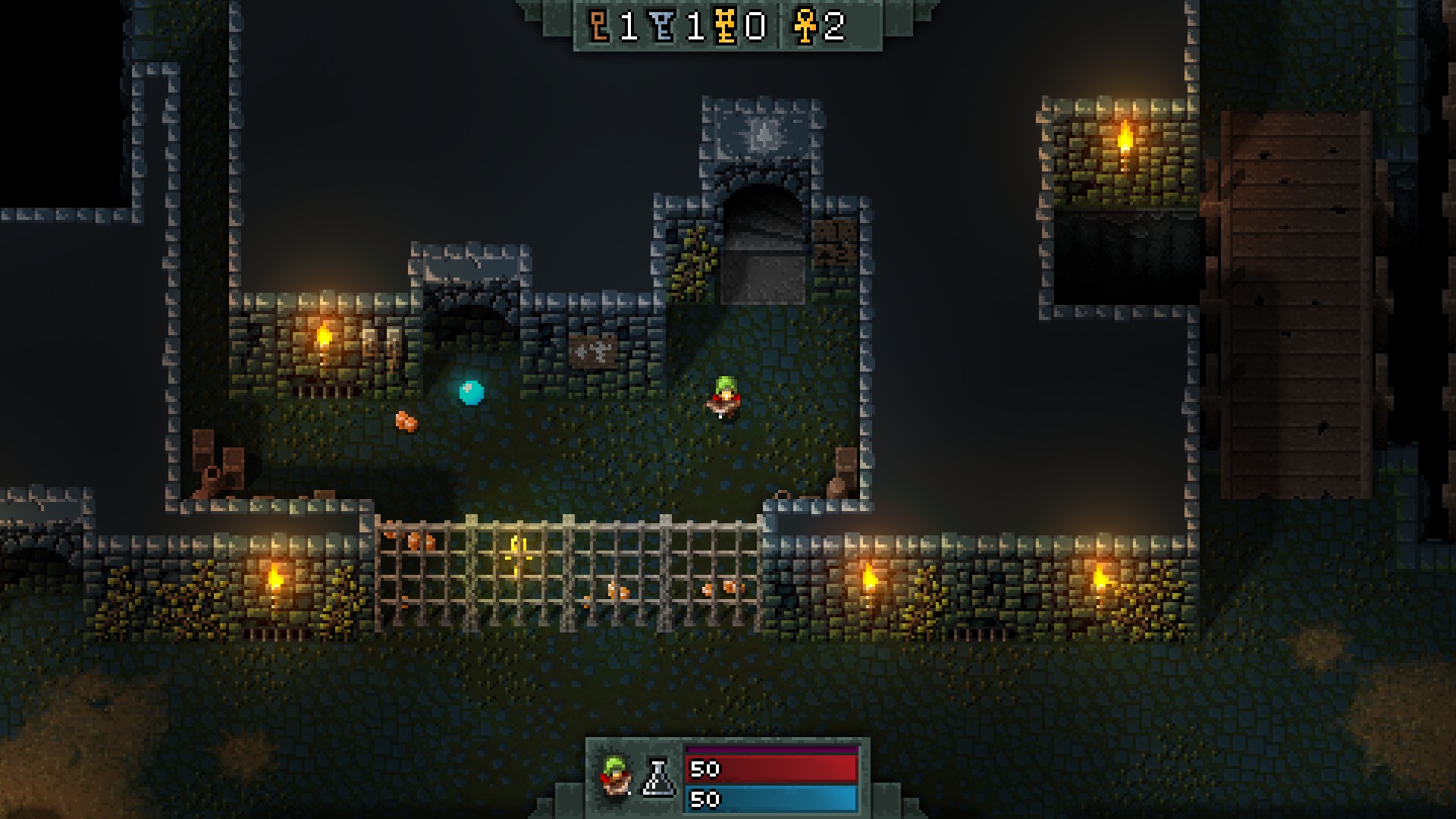
Task: Select the golden ankh lives icon
Action: (804, 27)
